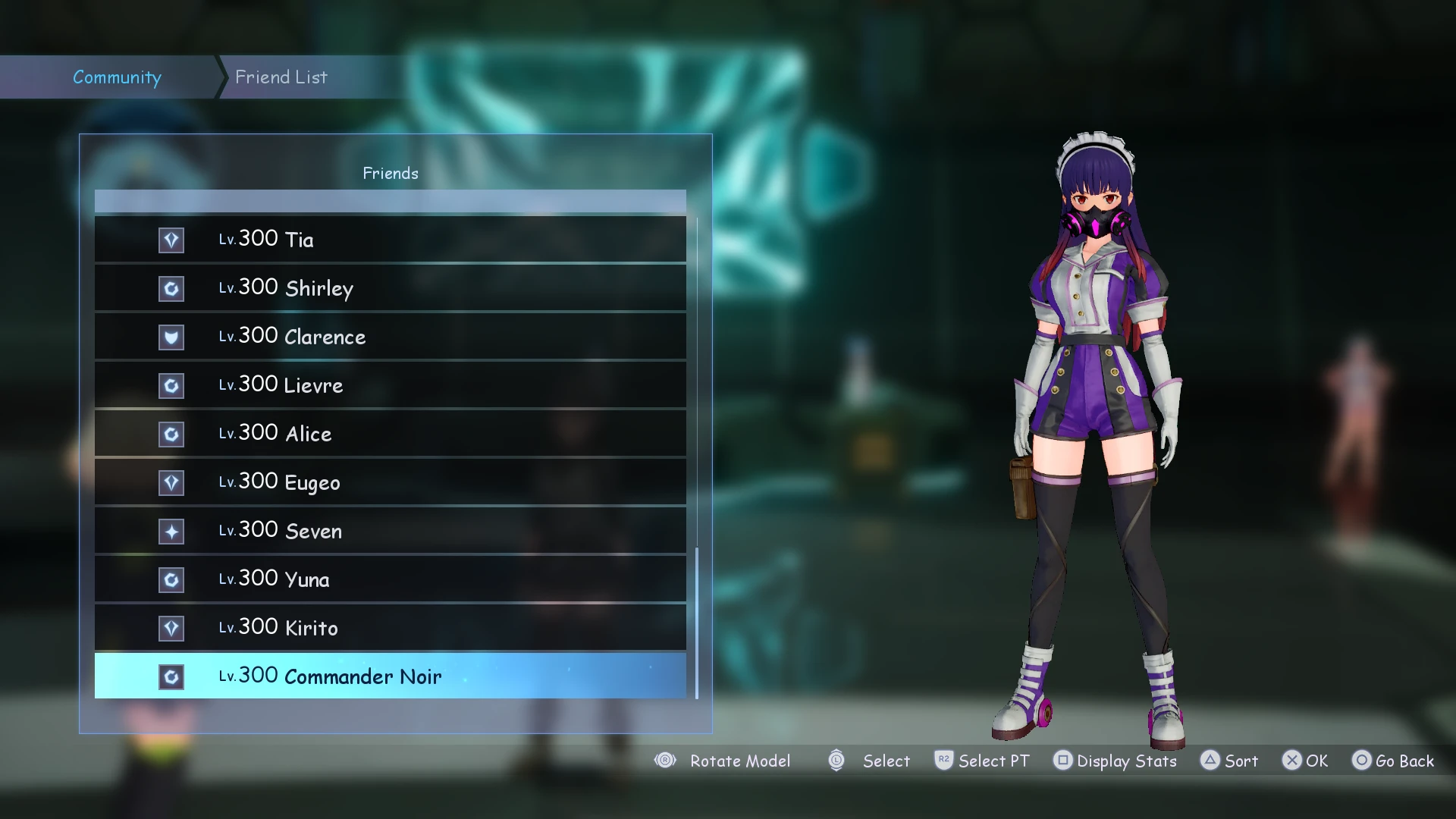Select the highlighted Commander Noir row
The width and height of the screenshot is (1456, 819).
(390, 676)
